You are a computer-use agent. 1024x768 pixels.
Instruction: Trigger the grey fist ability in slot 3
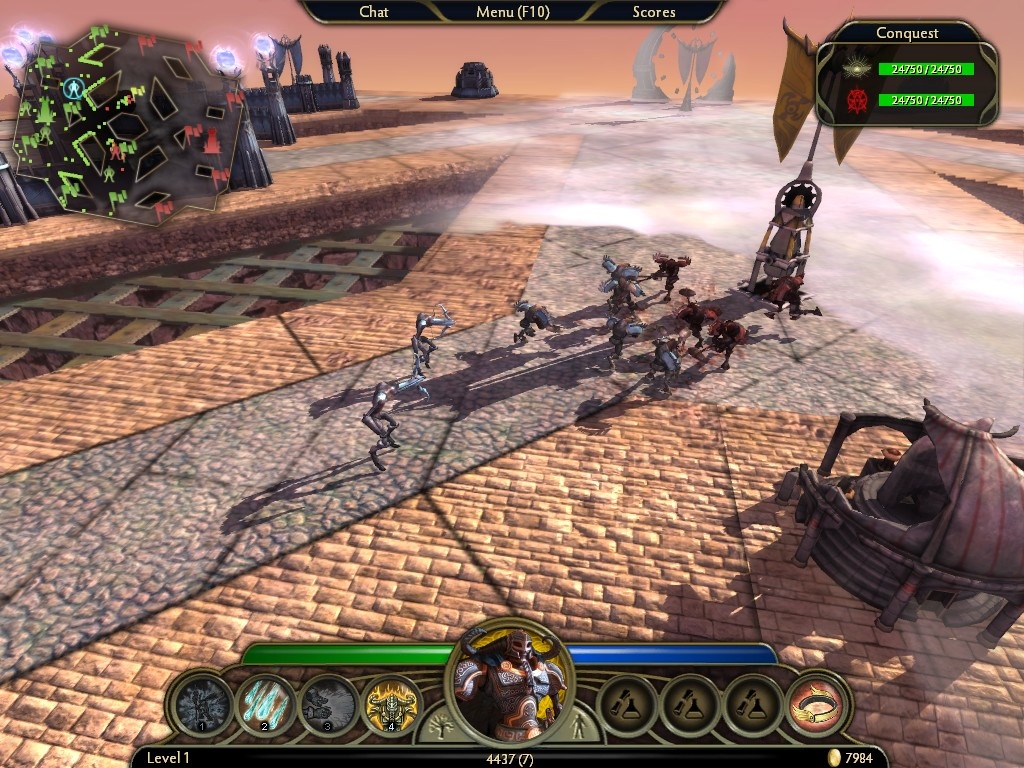(329, 704)
